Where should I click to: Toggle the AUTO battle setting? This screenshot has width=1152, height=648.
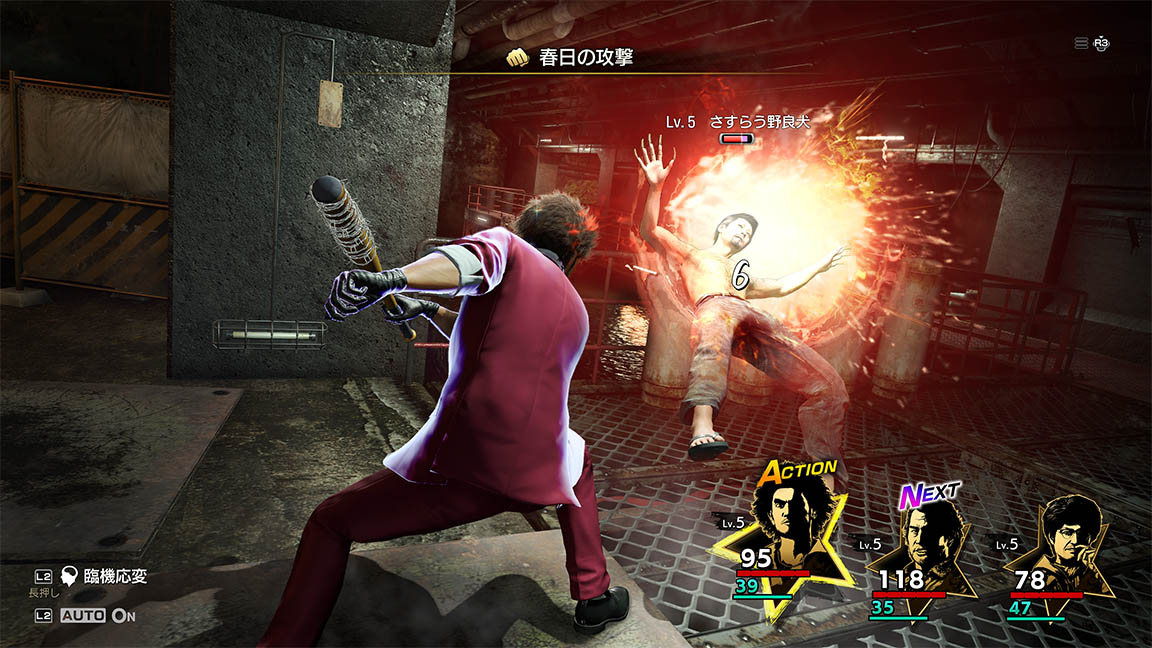(x=84, y=616)
